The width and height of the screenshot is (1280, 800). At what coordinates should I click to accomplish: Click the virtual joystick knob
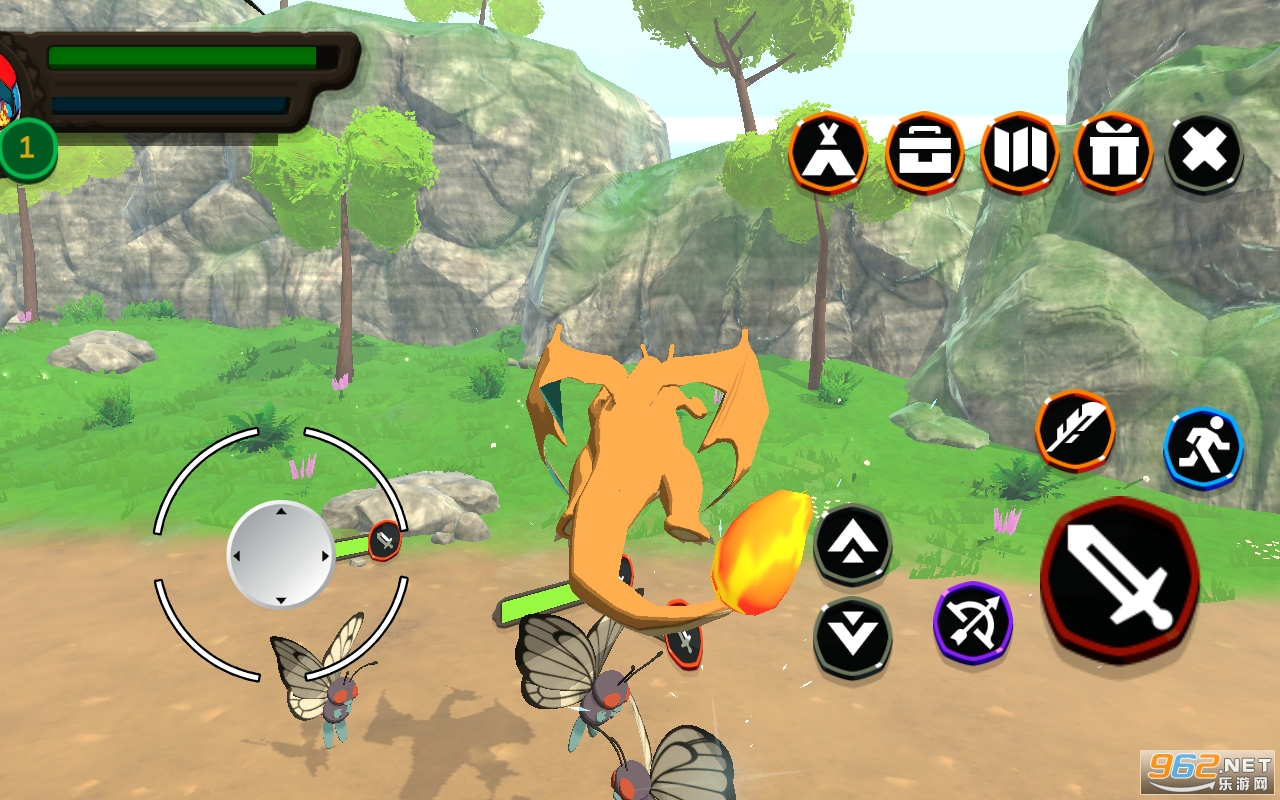coord(280,555)
